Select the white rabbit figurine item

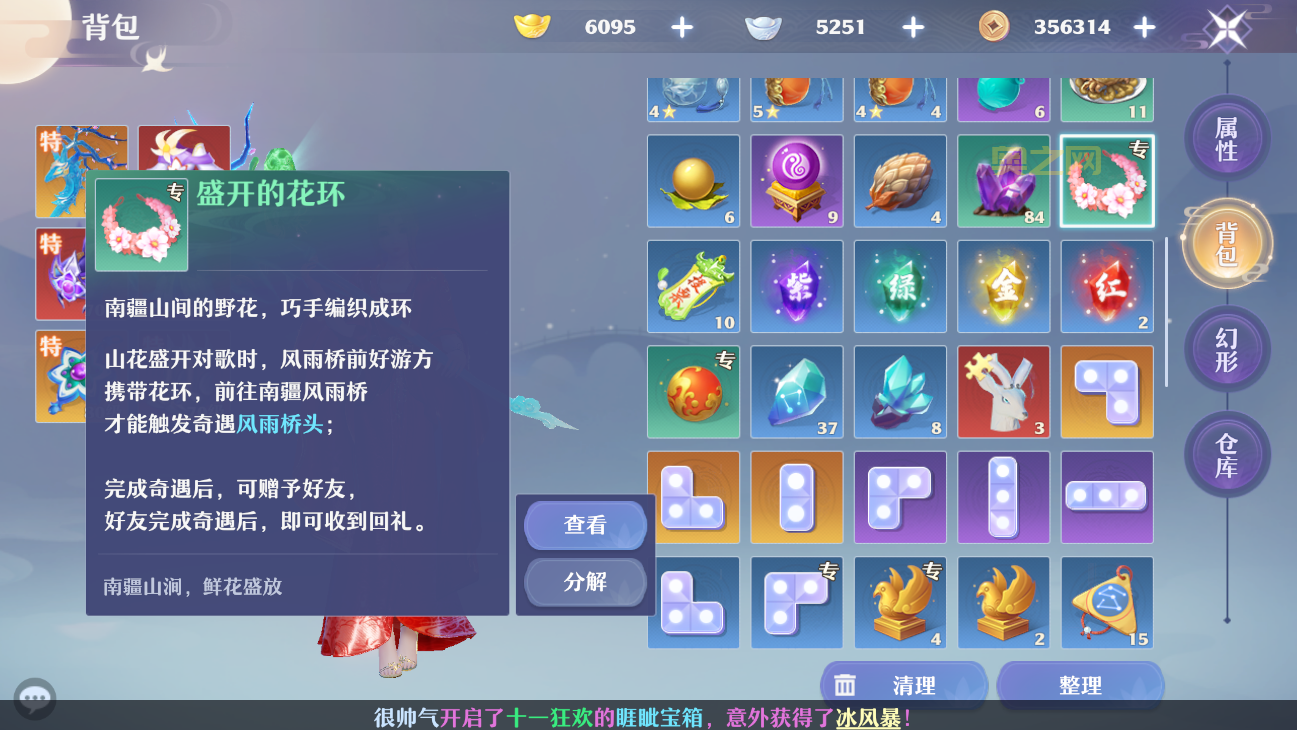(1003, 392)
